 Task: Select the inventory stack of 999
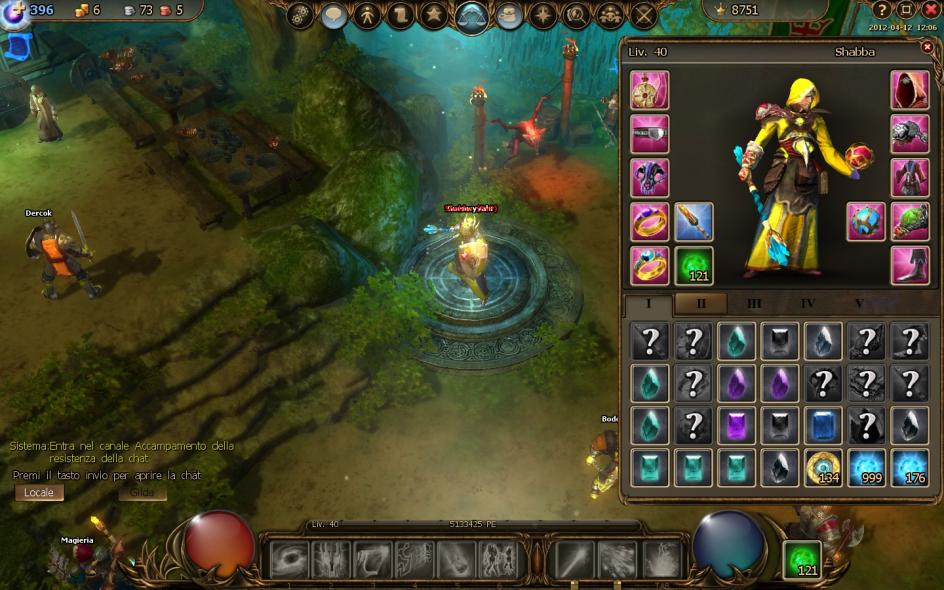[867, 468]
